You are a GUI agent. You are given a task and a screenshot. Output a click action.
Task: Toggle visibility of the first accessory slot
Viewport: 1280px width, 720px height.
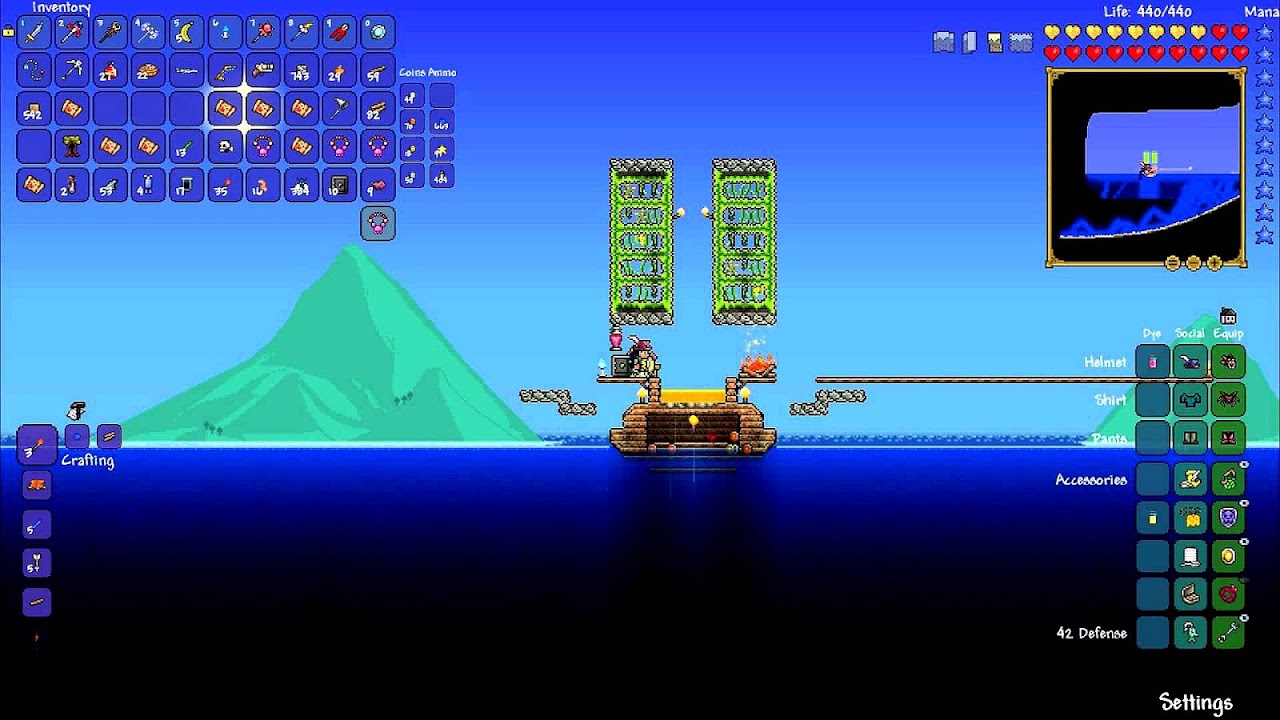pos(1243,462)
